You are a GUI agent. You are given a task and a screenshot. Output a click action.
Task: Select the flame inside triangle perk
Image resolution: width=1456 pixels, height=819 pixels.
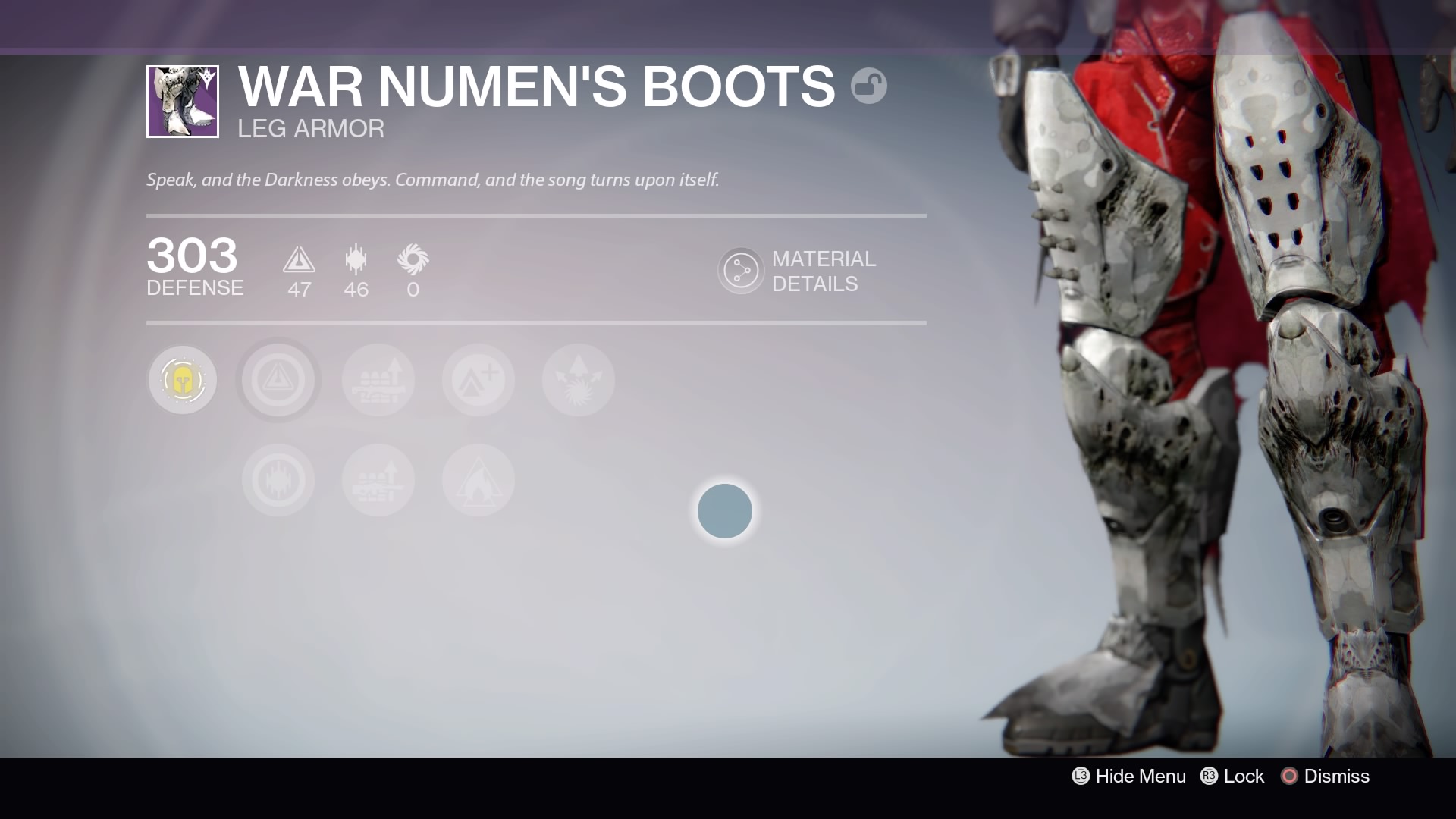[479, 480]
